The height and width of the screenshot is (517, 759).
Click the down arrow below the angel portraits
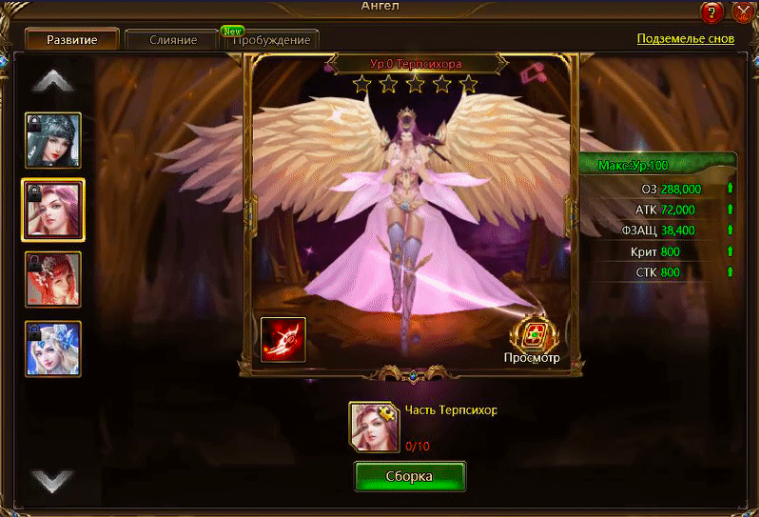tap(53, 481)
